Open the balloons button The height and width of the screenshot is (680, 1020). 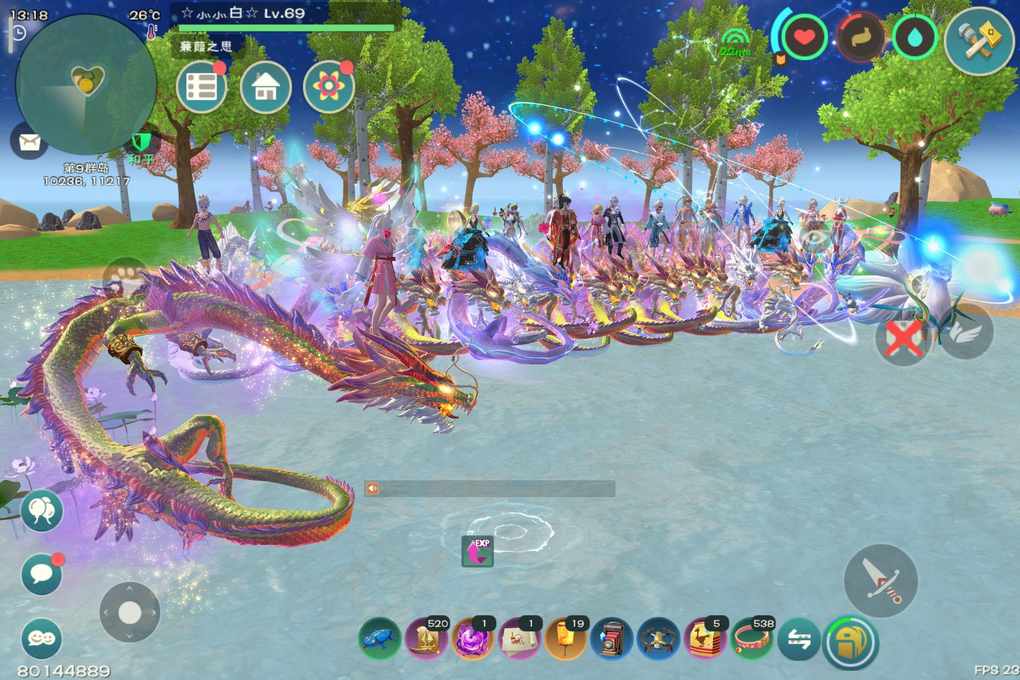[42, 511]
